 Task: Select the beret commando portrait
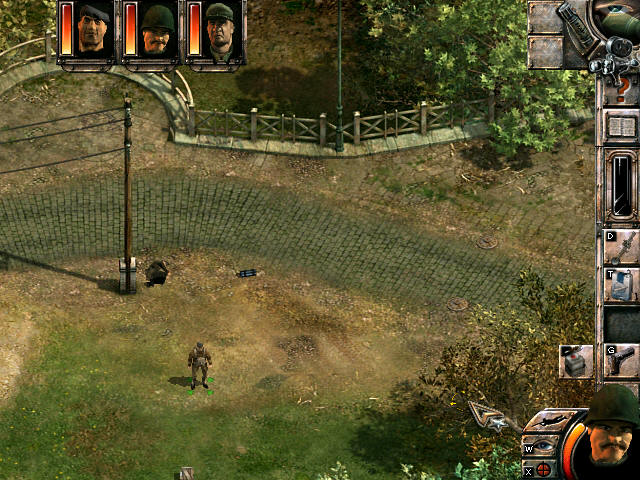pyautogui.click(x=94, y=30)
